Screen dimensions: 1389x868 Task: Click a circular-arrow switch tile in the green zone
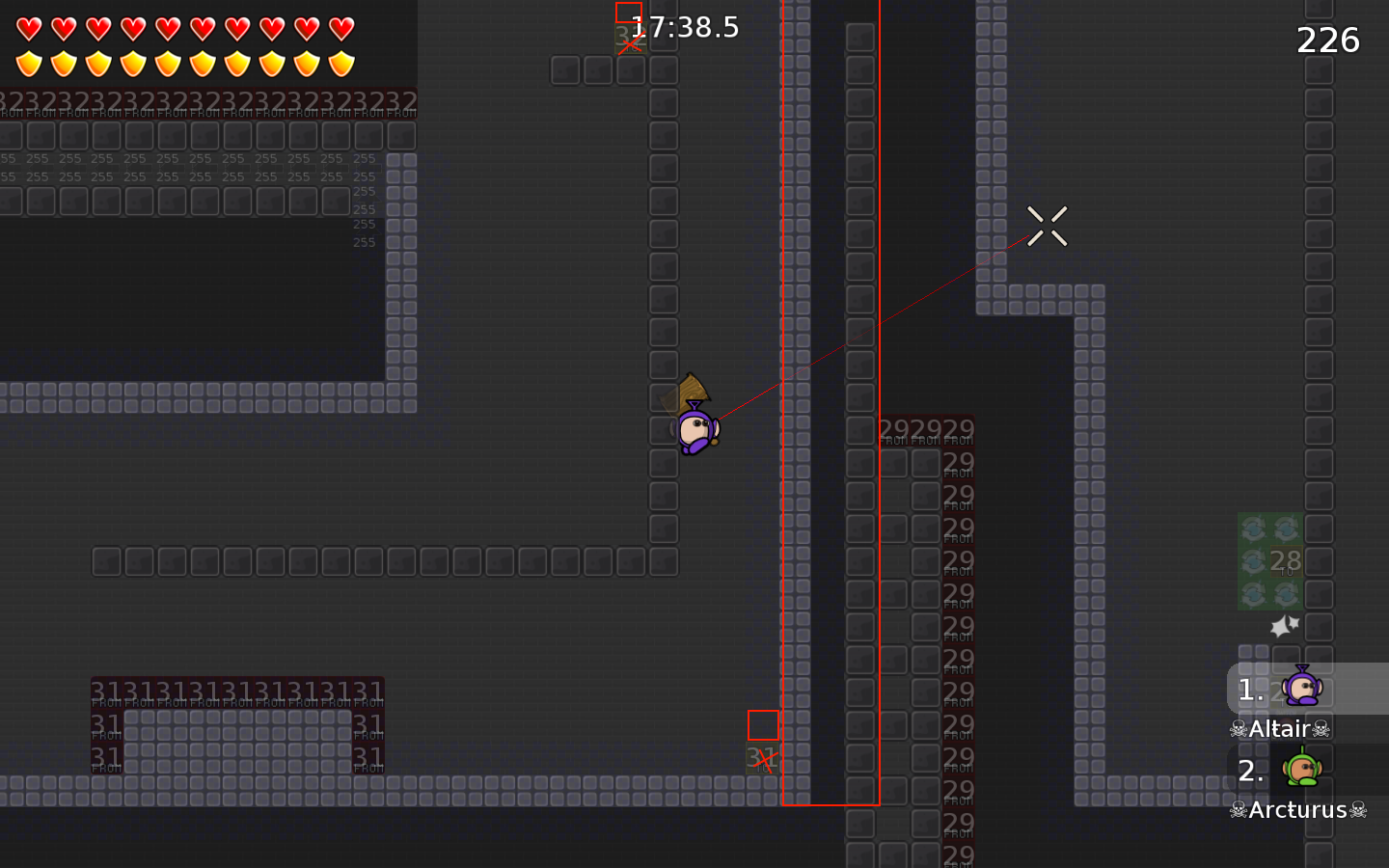pos(1254,529)
